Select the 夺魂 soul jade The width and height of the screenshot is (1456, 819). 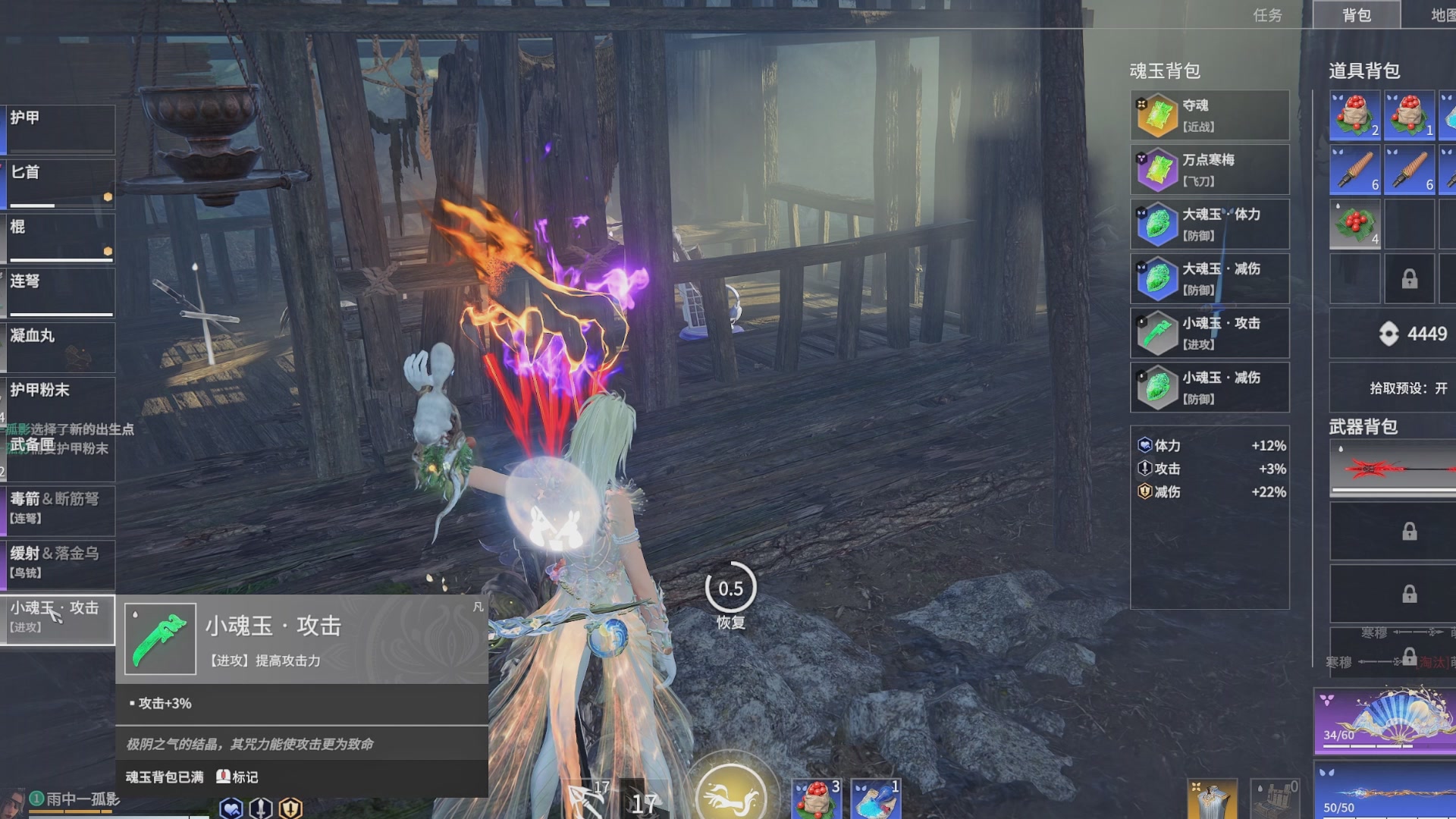[x=1210, y=115]
